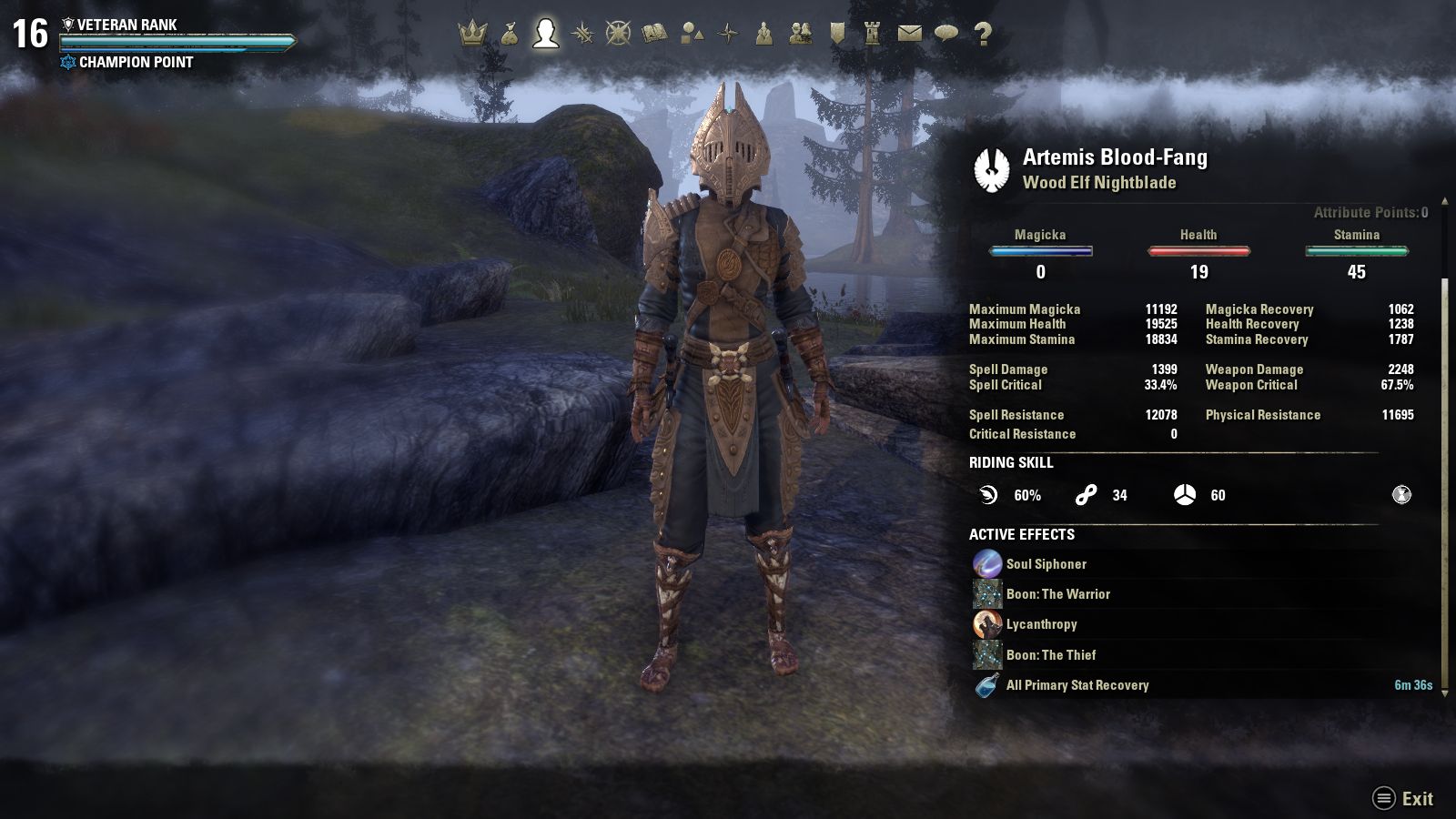Screen dimensions: 1456x819
Task: Select the highlighted Character silhouette tab
Action: click(x=546, y=34)
